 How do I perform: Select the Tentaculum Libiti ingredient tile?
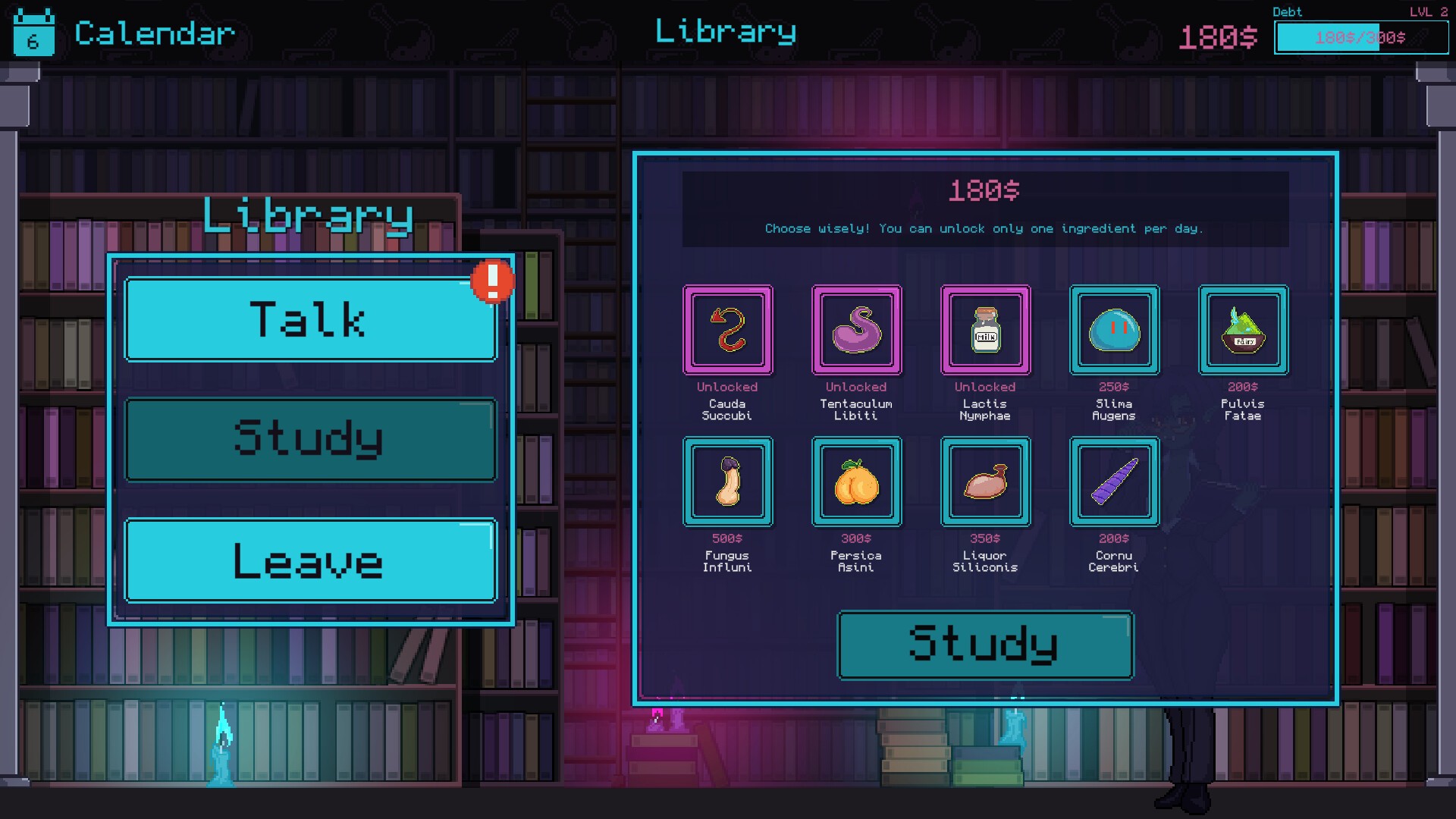[x=857, y=330]
